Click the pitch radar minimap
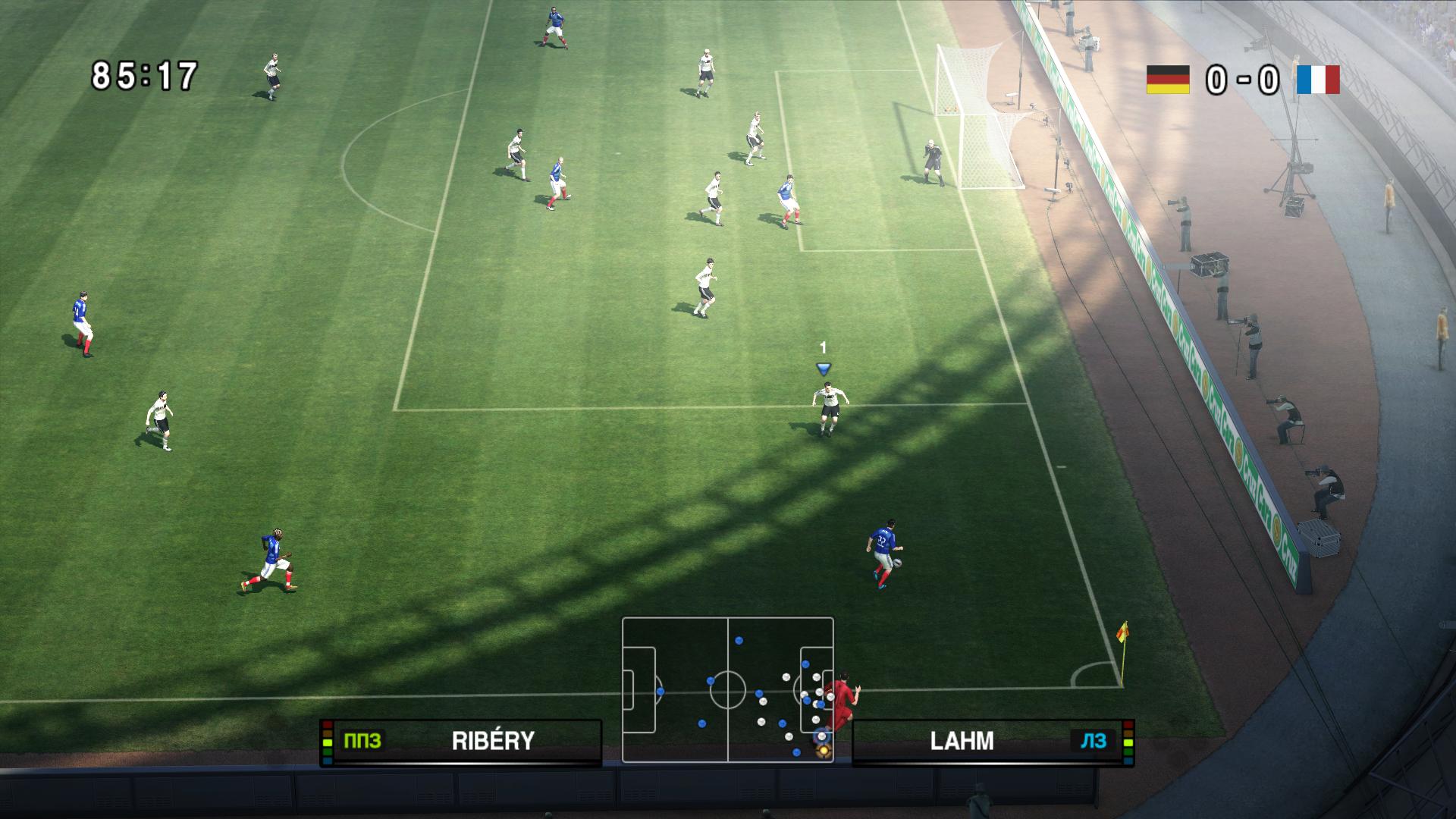Viewport: 1456px width, 819px height. coord(727,689)
